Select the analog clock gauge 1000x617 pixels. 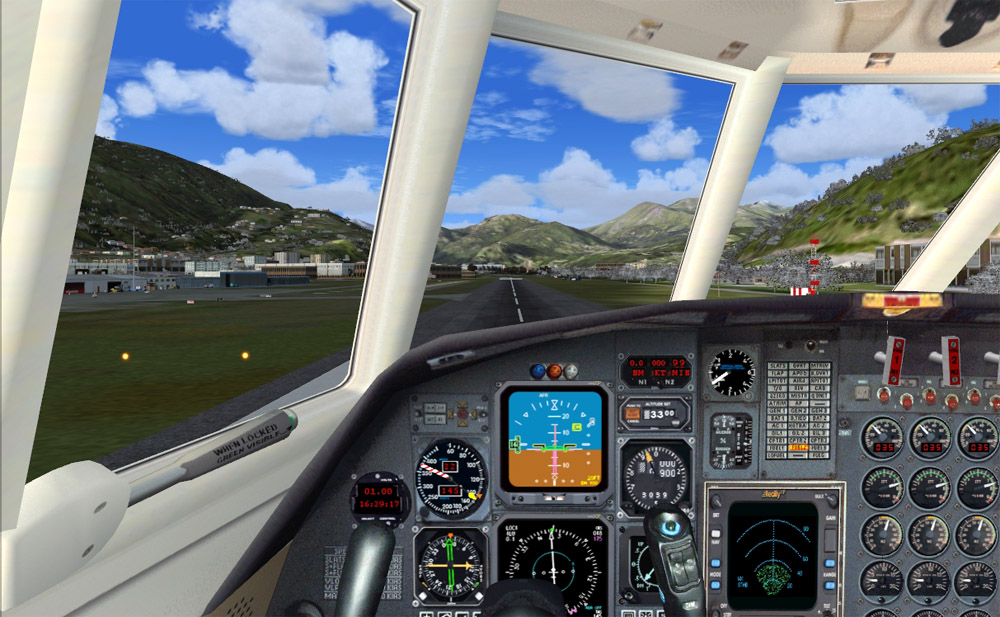pyautogui.click(x=732, y=371)
